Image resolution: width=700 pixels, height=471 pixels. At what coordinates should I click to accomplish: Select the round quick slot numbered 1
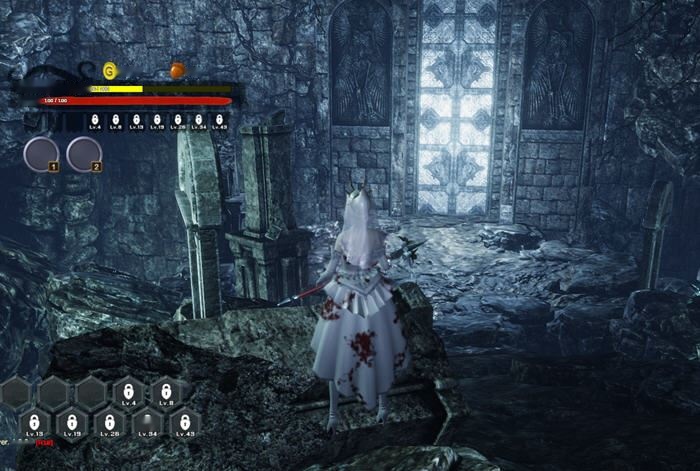(42, 154)
